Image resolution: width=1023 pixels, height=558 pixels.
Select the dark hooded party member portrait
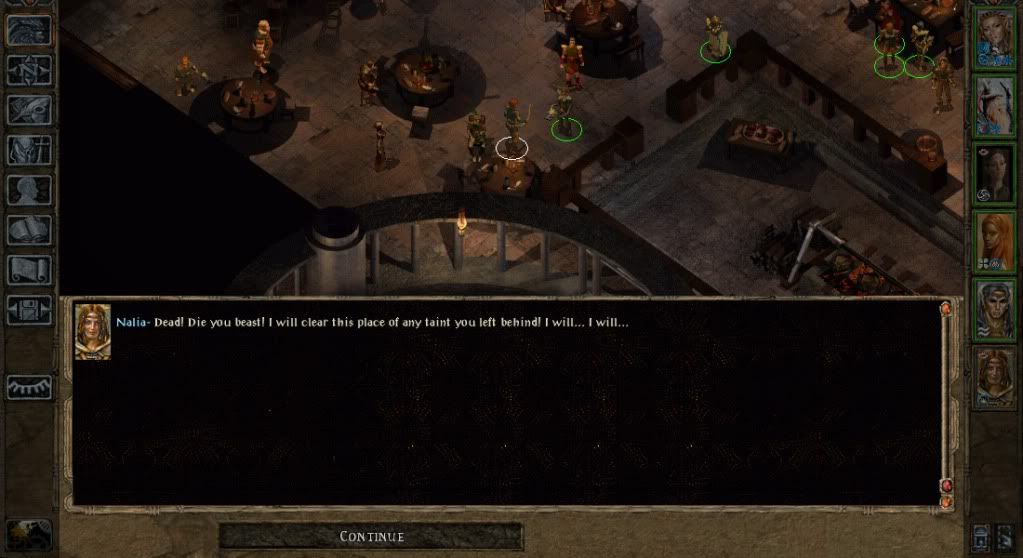(995, 174)
